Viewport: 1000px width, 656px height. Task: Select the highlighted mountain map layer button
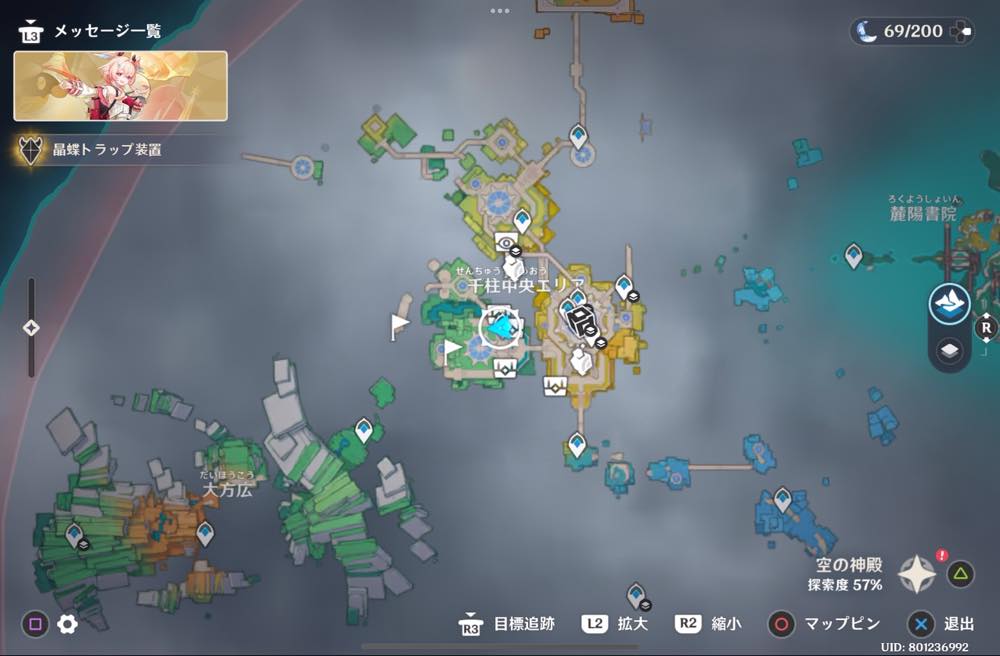(949, 304)
